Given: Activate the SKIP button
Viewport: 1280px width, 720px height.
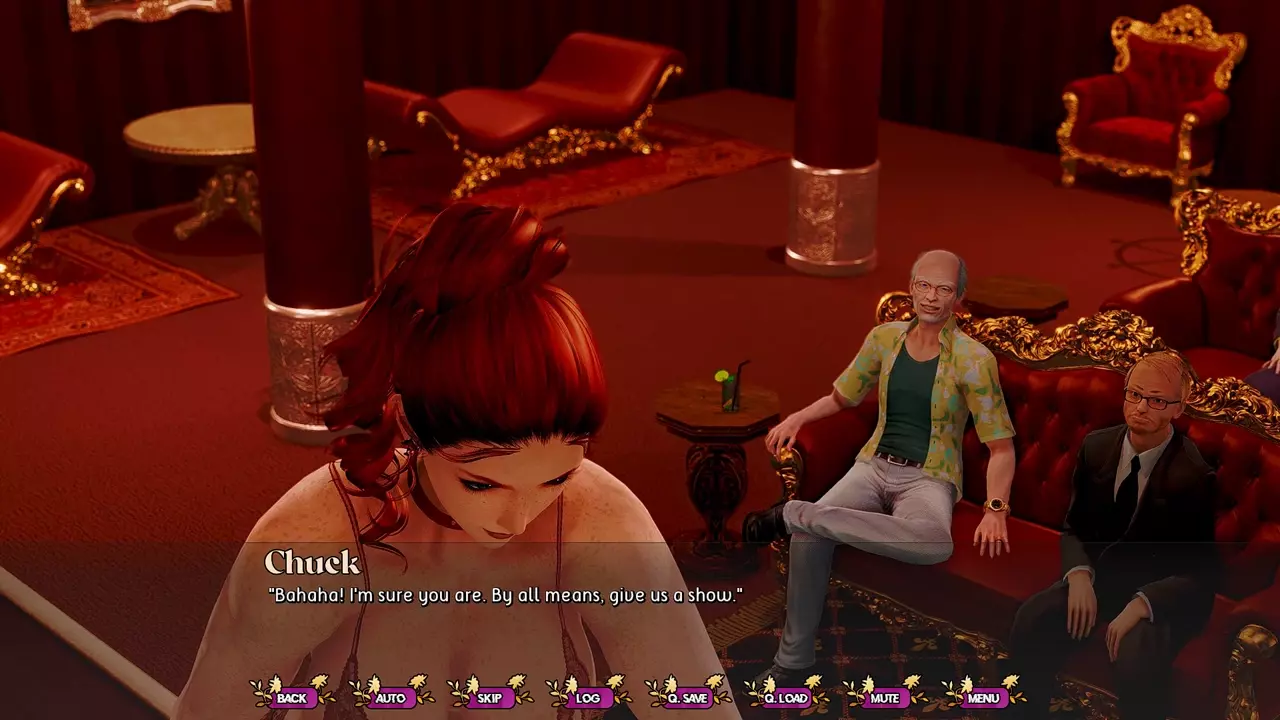Looking at the screenshot, I should pyautogui.click(x=489, y=697).
